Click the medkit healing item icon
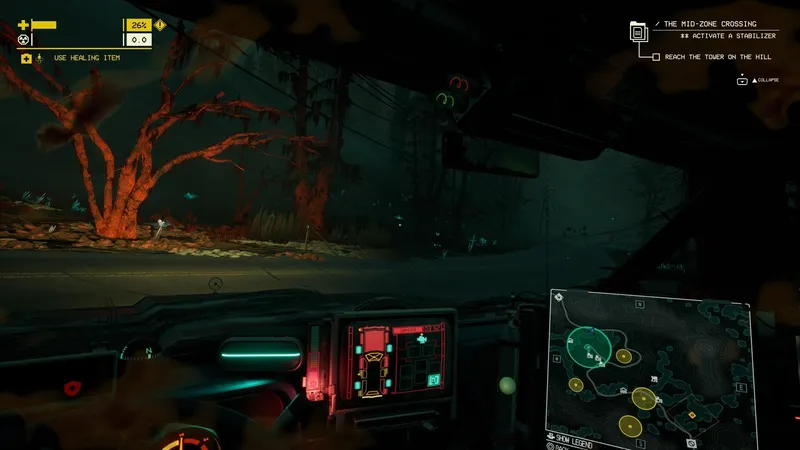This screenshot has height=450, width=800. (26, 59)
